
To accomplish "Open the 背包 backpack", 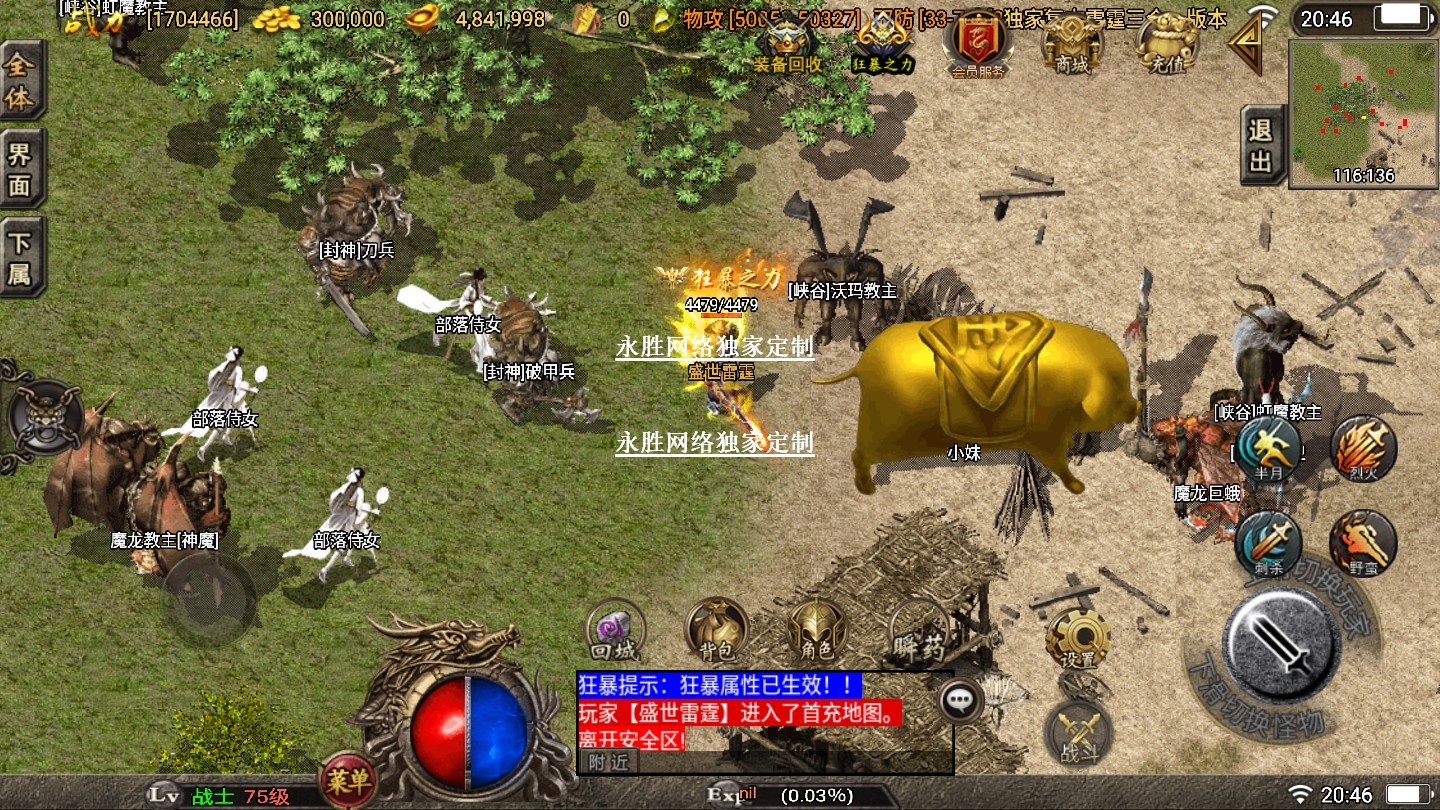I will click(717, 632).
